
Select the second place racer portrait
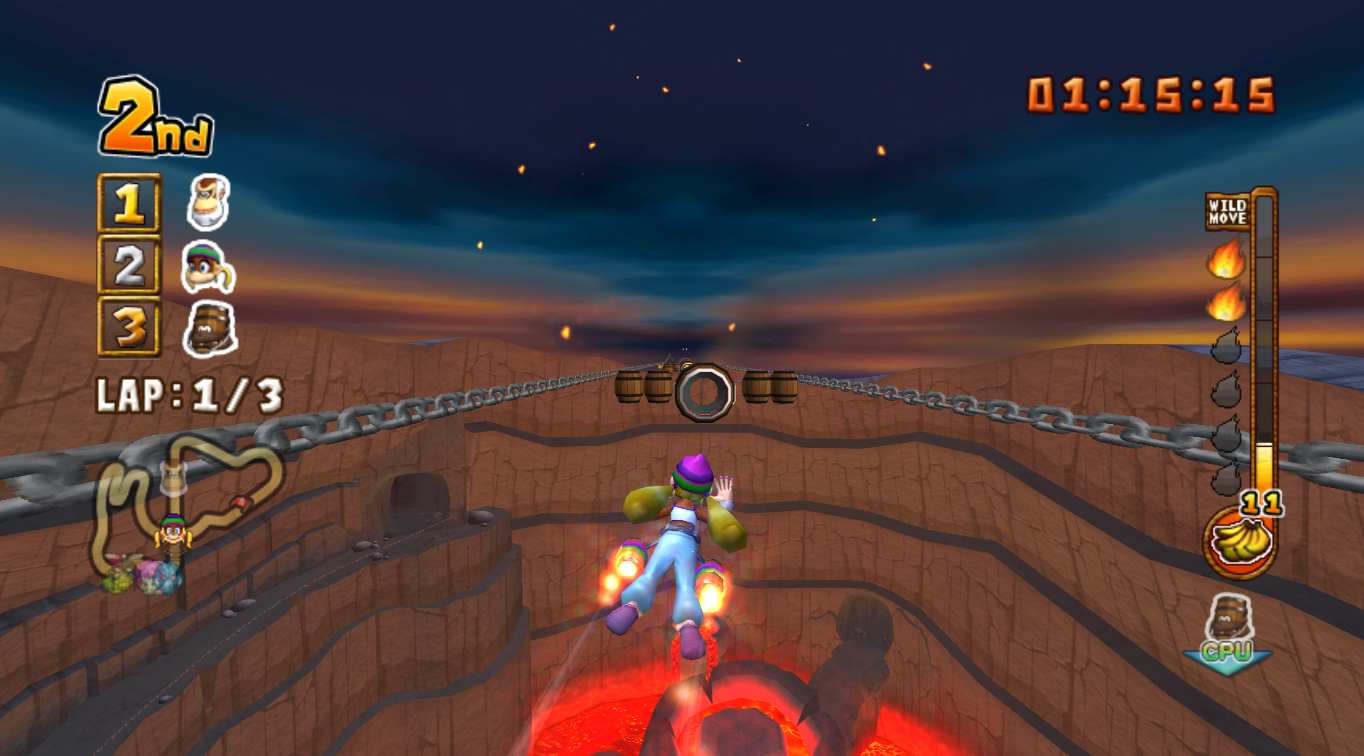click(x=209, y=266)
